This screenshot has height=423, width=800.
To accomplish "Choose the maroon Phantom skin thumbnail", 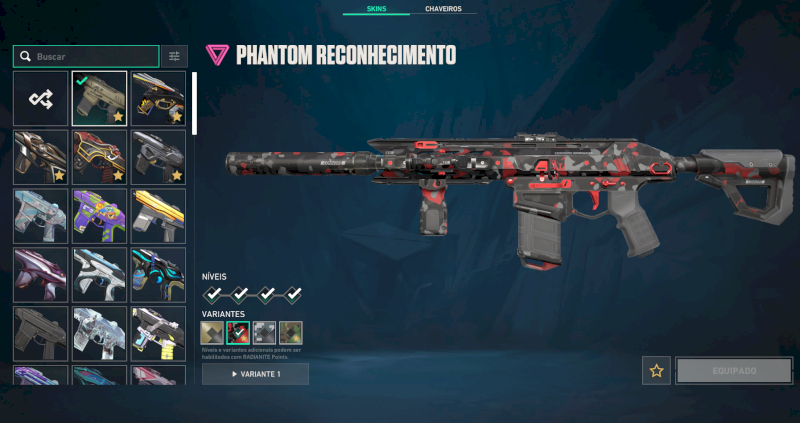I will 41,275.
